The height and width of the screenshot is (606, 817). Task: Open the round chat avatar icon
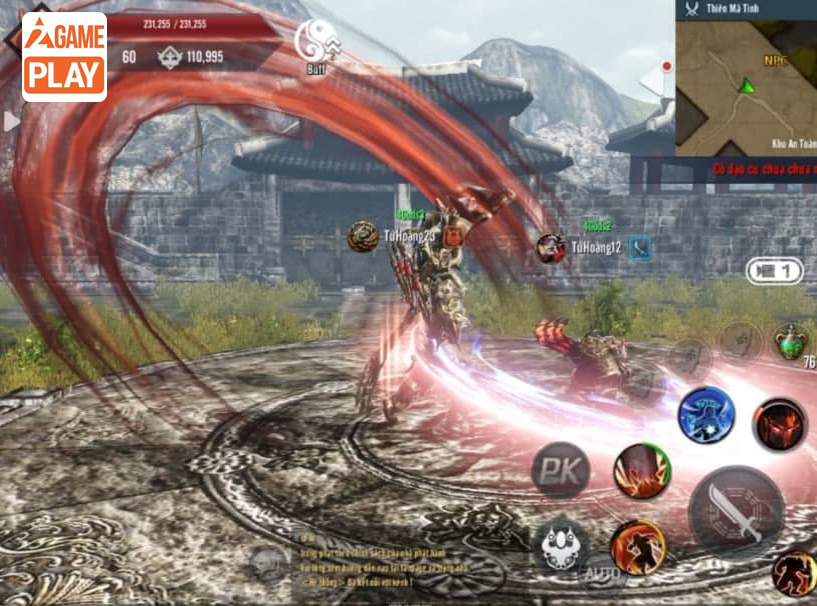point(268,563)
